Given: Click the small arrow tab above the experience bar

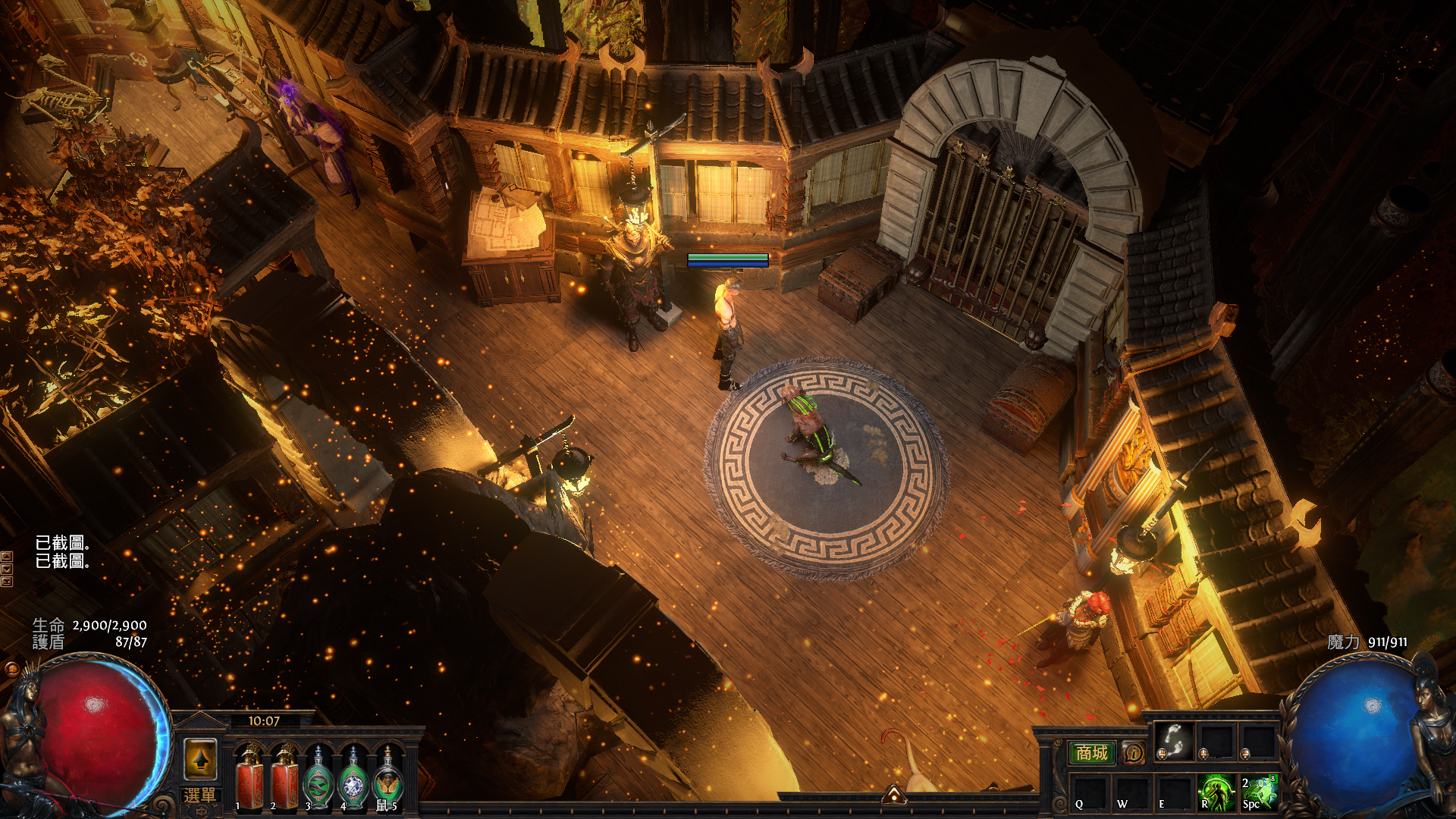Looking at the screenshot, I should click(894, 795).
